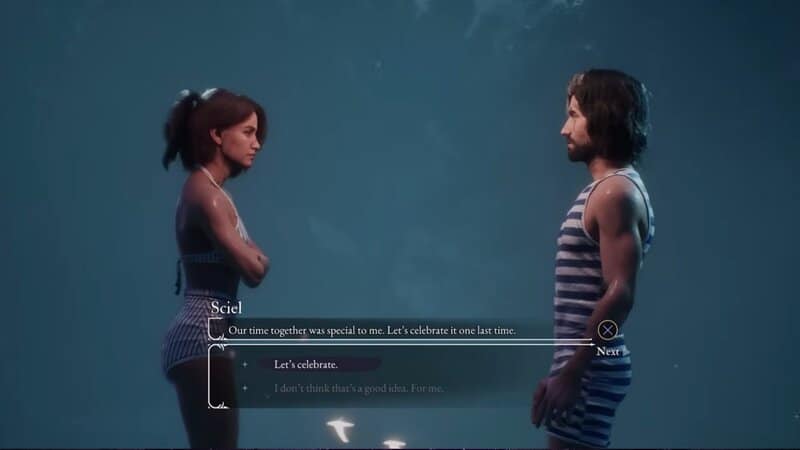Choose the "Let's celebrate." reply
The width and height of the screenshot is (800, 450).
pyautogui.click(x=306, y=364)
